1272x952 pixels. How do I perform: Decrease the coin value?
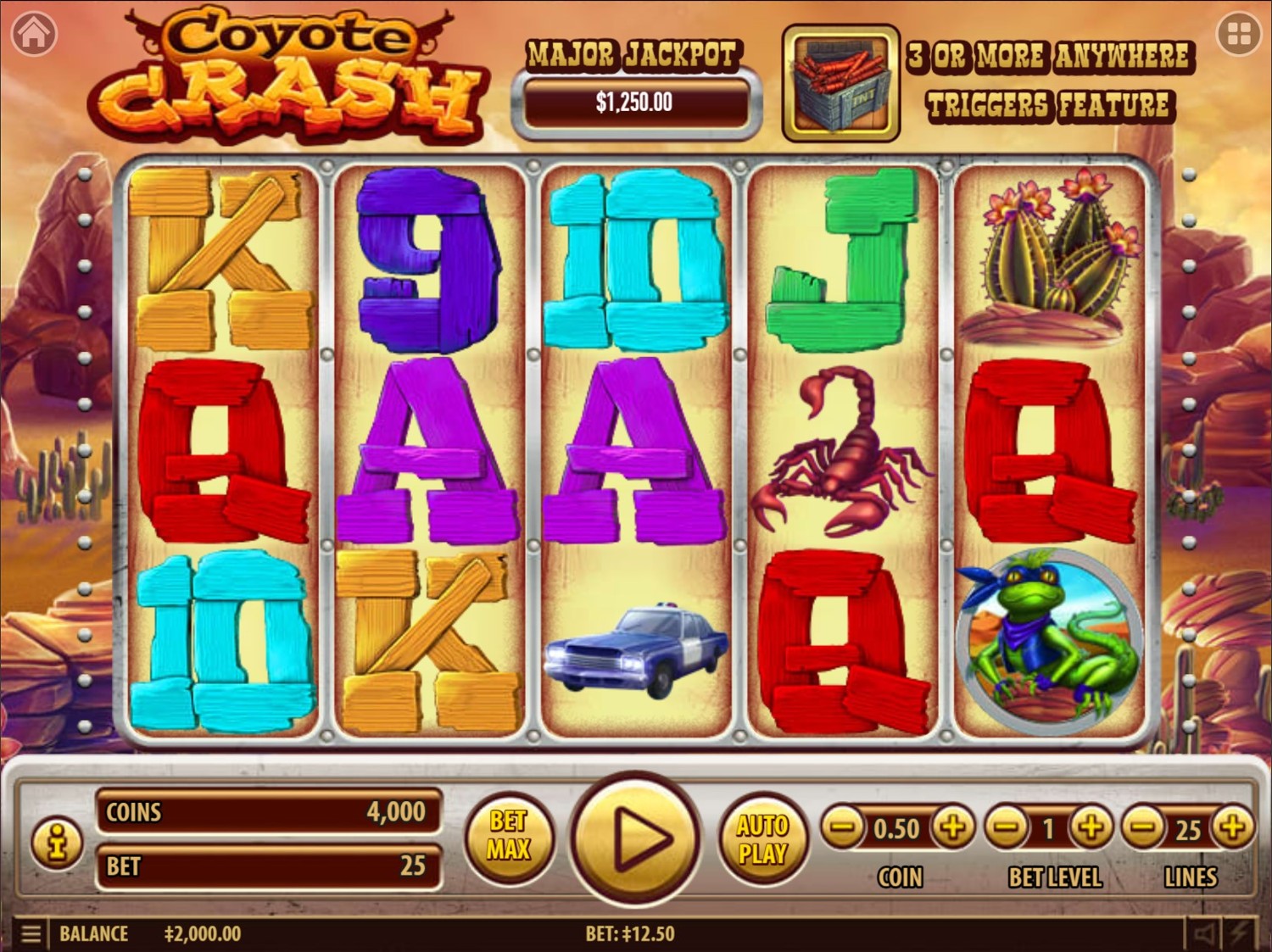[x=842, y=827]
